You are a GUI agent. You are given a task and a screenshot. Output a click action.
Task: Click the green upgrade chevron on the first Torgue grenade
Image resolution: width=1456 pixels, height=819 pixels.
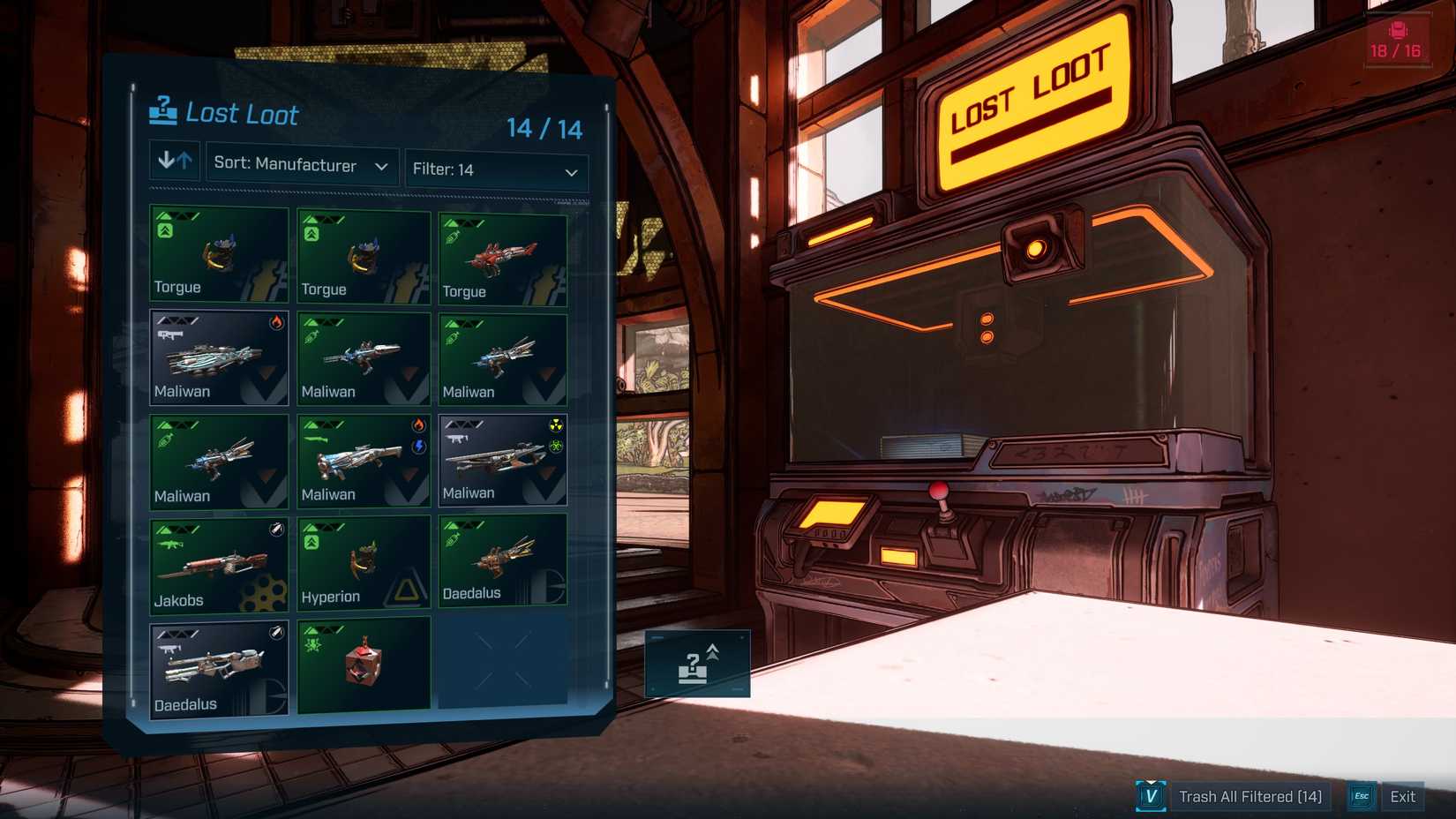(x=163, y=229)
